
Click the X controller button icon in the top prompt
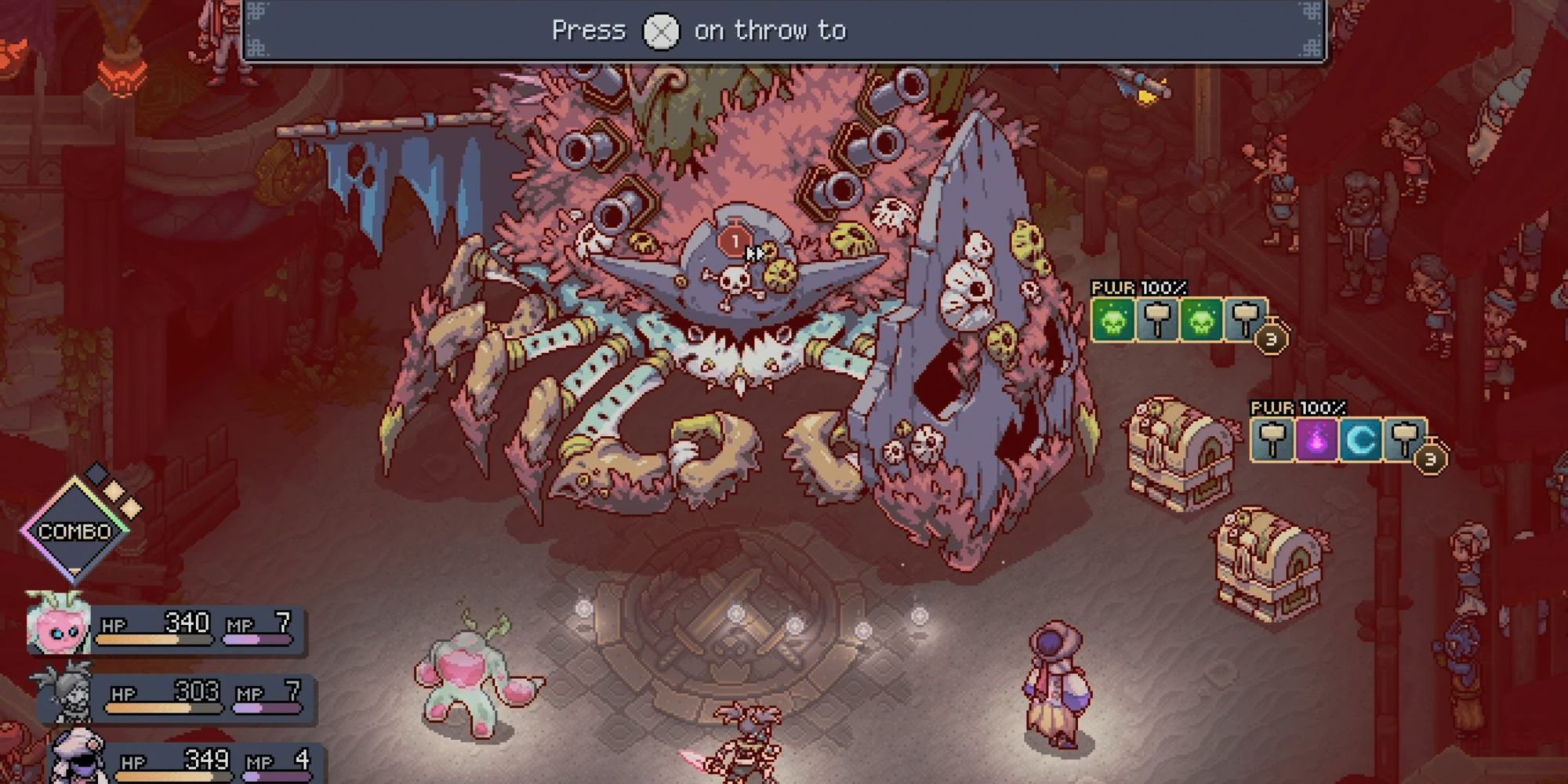pyautogui.click(x=662, y=32)
